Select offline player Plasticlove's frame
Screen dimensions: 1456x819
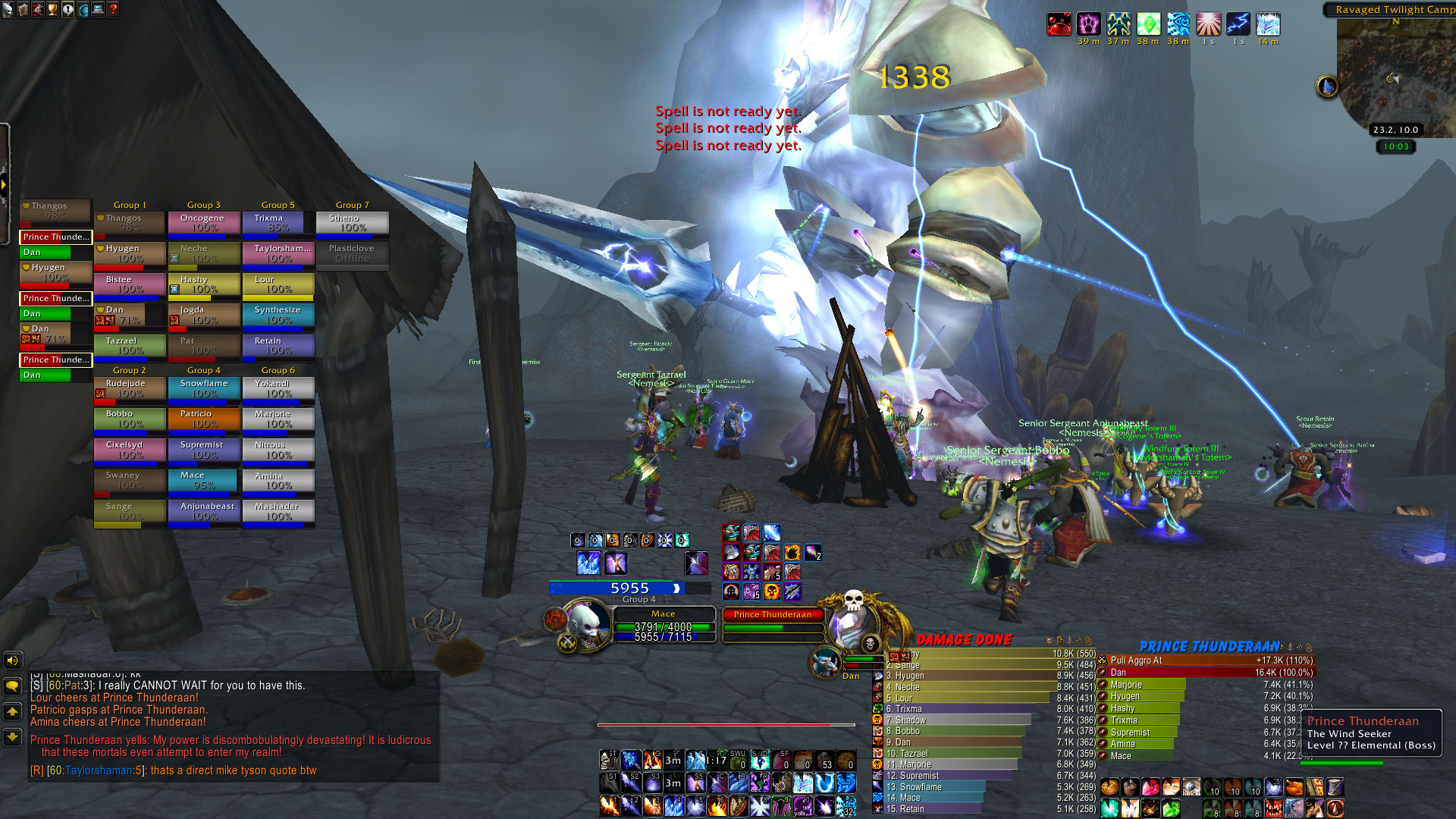coord(353,253)
